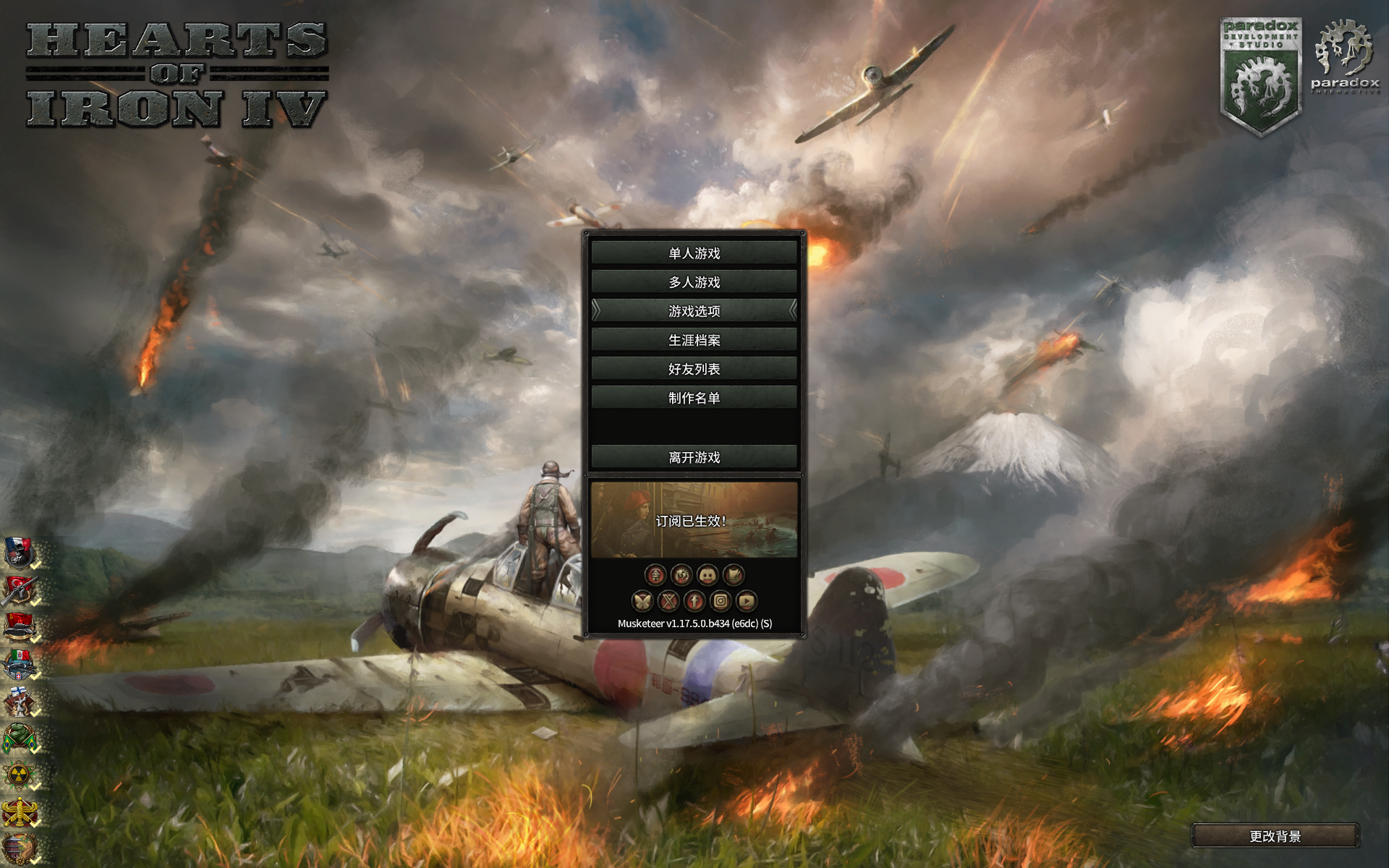Open the clipboard-and-pen icon link
The width and height of the screenshot is (1389, 868).
pyautogui.click(x=734, y=575)
